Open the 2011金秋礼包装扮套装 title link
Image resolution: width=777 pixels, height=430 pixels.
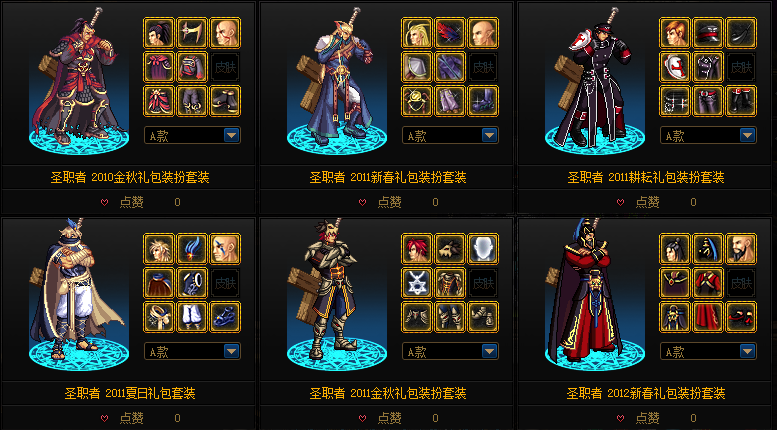click(x=388, y=393)
